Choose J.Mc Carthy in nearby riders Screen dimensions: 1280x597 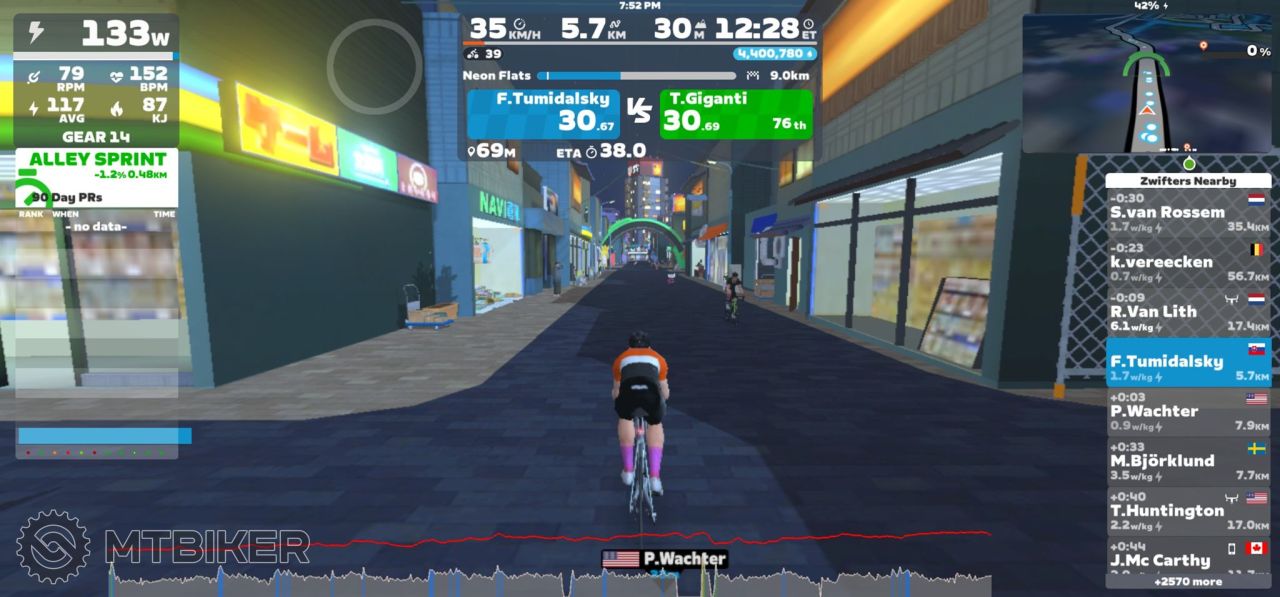[1188, 560]
